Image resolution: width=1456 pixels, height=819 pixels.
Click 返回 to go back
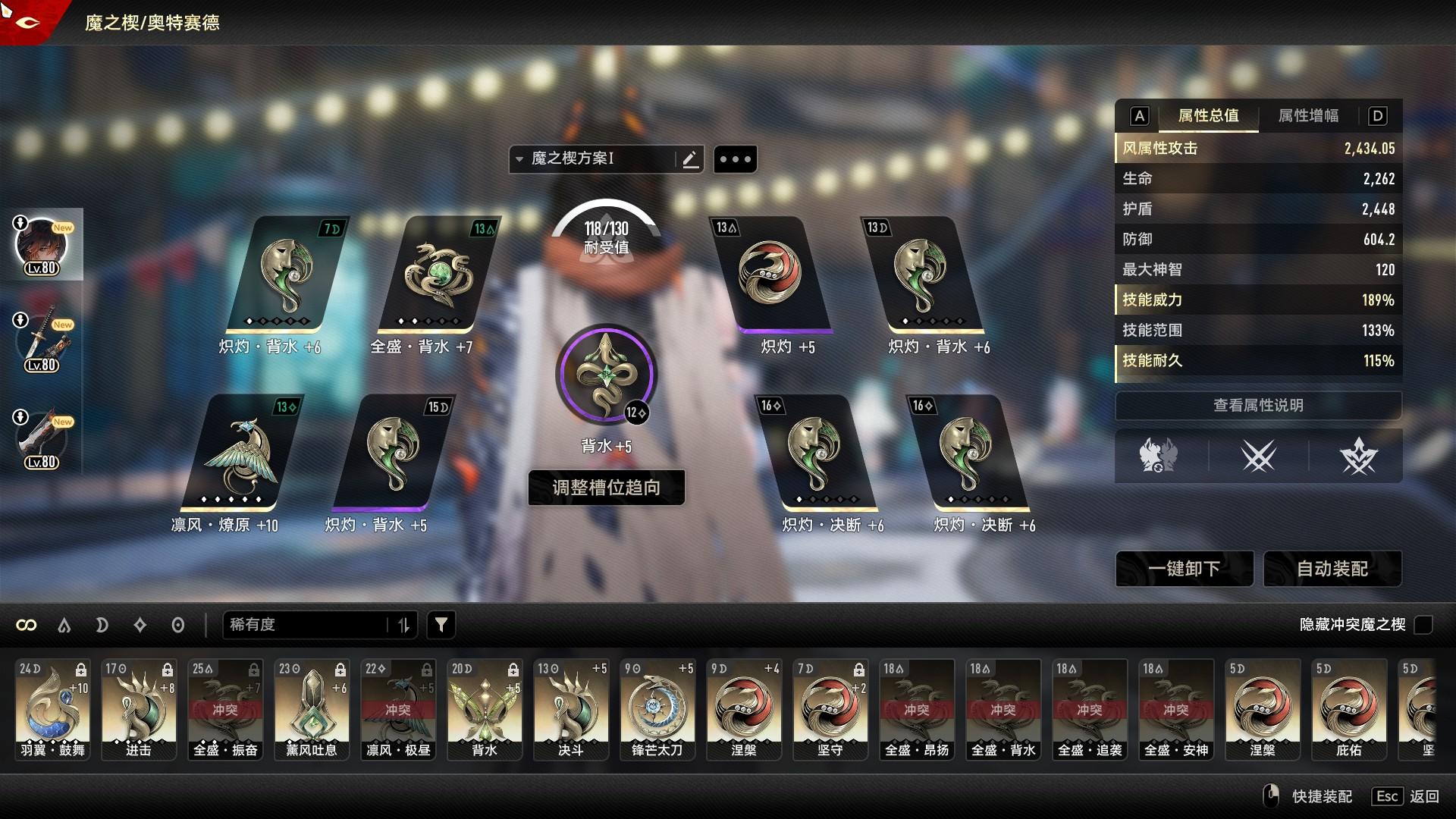[x=1423, y=796]
